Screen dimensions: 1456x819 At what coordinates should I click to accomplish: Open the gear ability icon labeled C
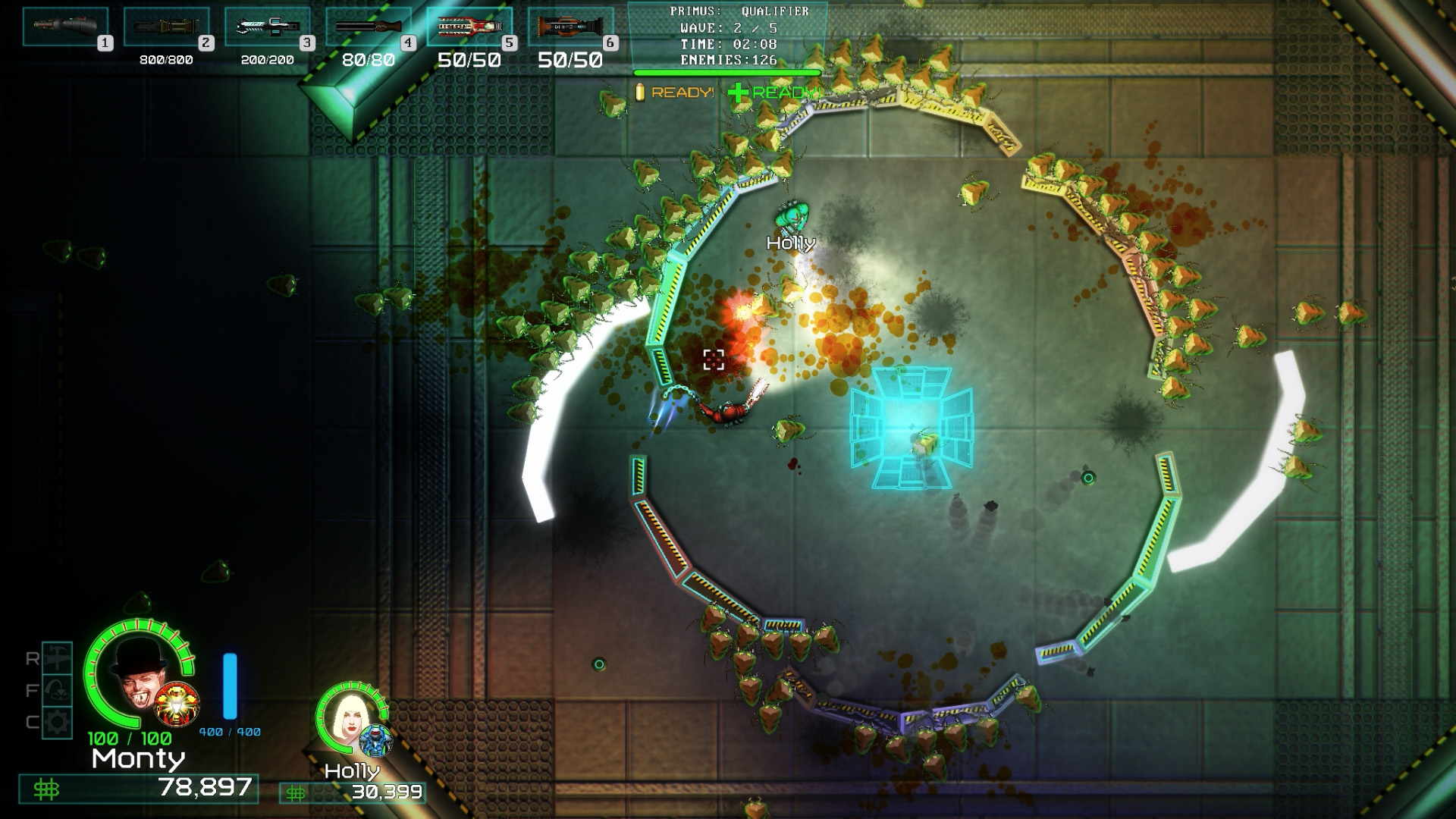[x=57, y=721]
